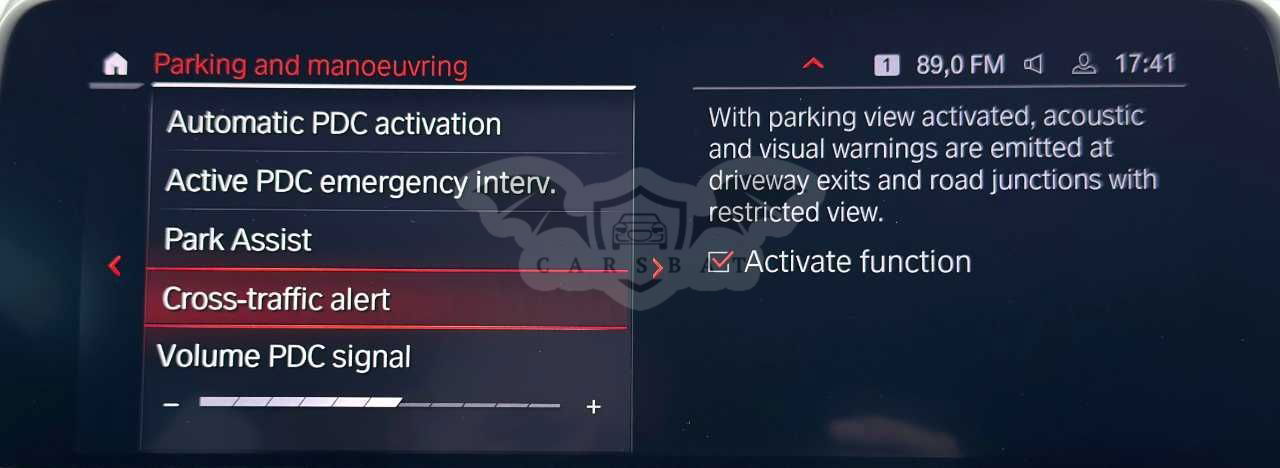Click the speaker sound icon
1280x468 pixels.
coord(1034,65)
